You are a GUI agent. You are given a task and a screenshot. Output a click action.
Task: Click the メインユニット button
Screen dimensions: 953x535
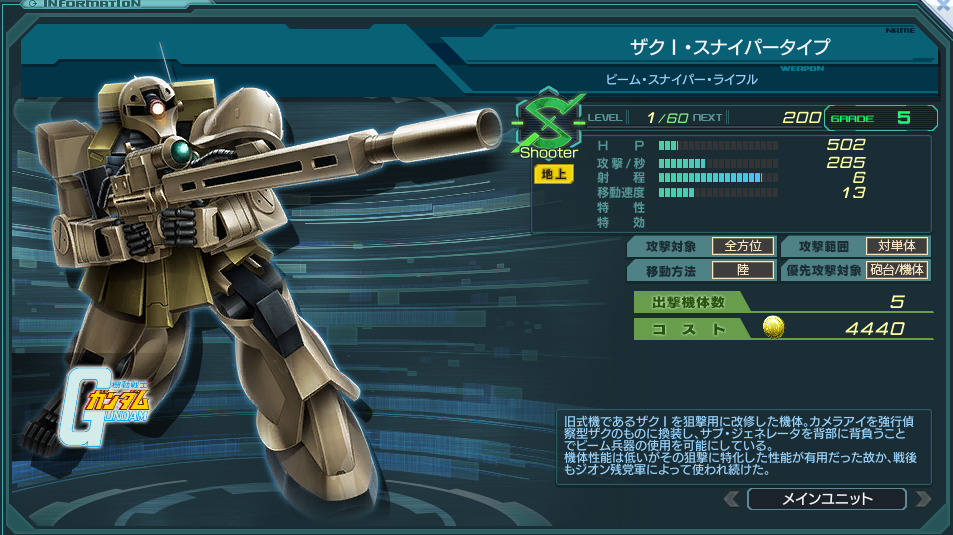[826, 499]
